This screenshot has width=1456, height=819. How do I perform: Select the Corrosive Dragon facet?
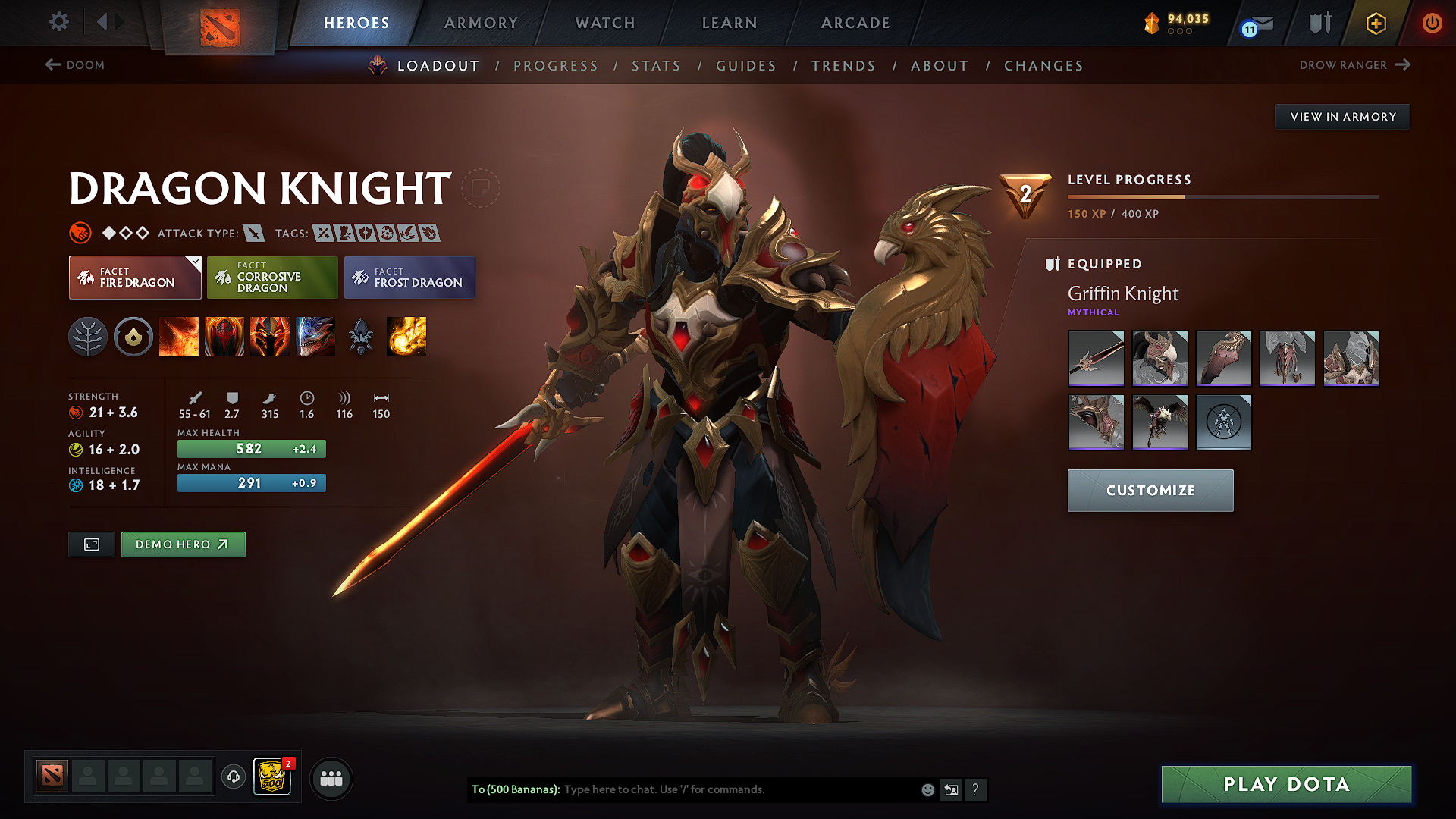(x=272, y=277)
